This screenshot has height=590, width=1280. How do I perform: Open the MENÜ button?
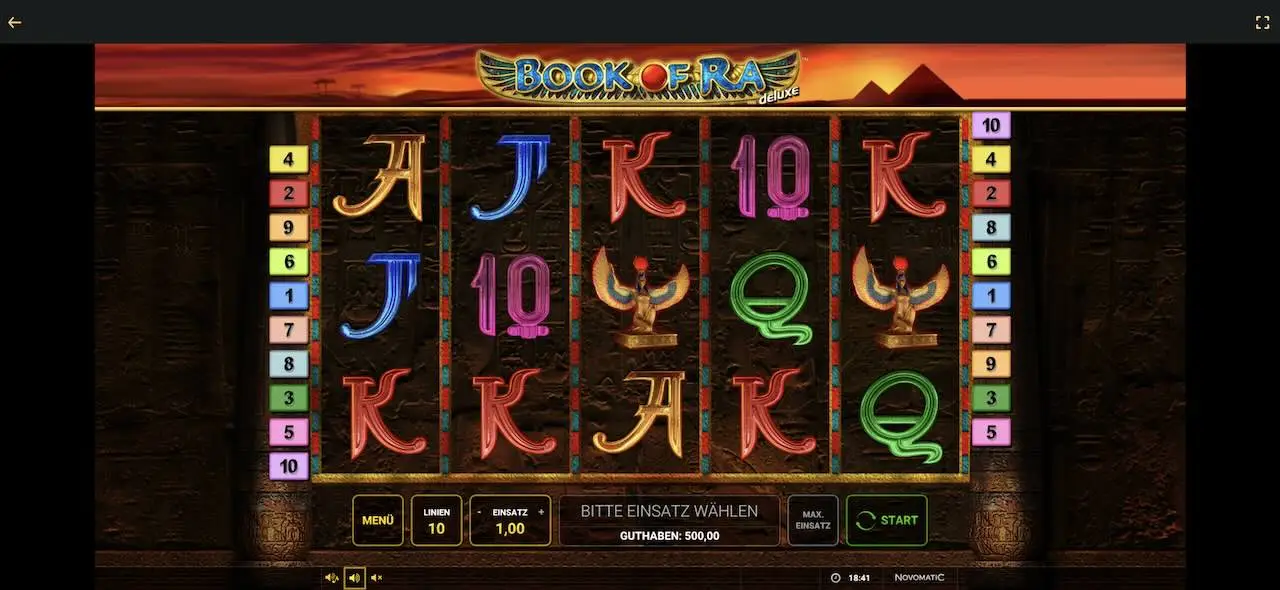tap(377, 520)
